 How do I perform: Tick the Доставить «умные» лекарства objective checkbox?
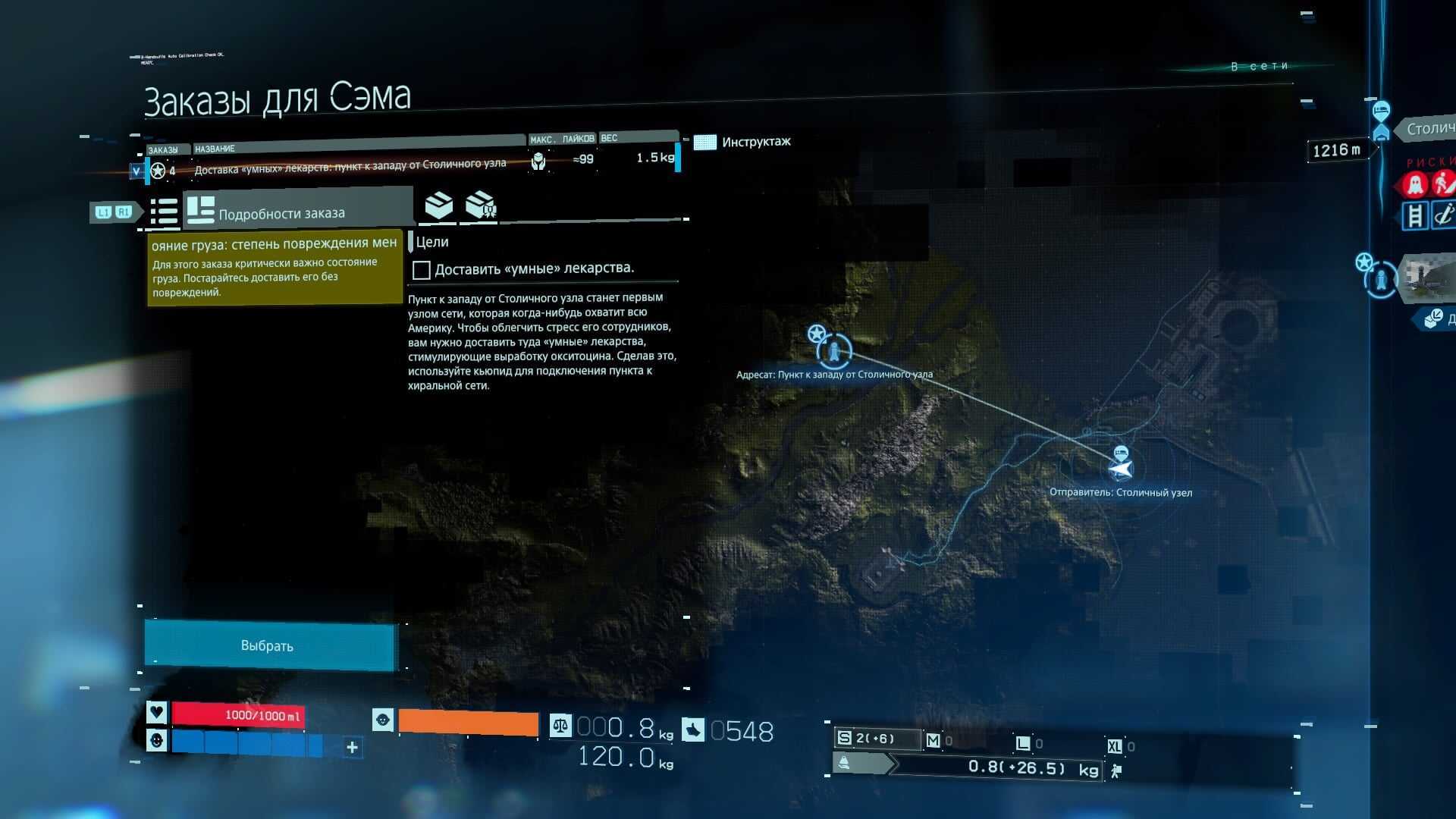(x=421, y=269)
